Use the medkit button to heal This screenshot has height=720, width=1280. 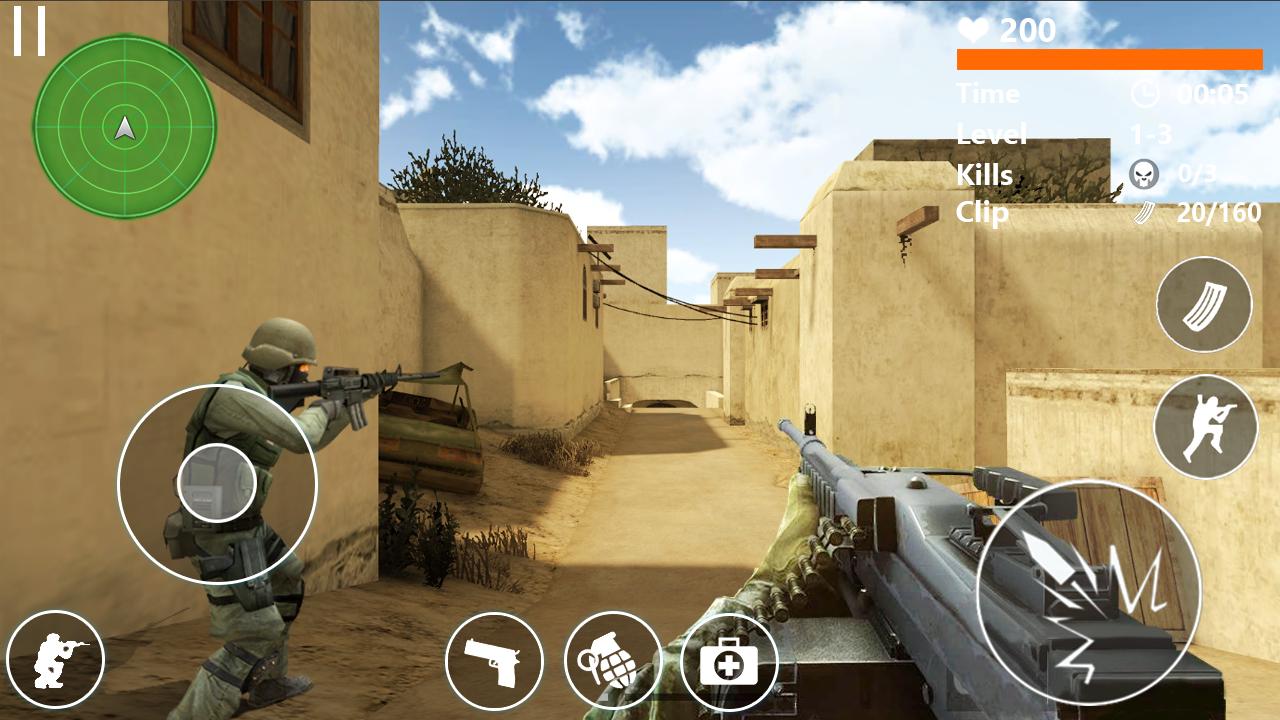729,661
